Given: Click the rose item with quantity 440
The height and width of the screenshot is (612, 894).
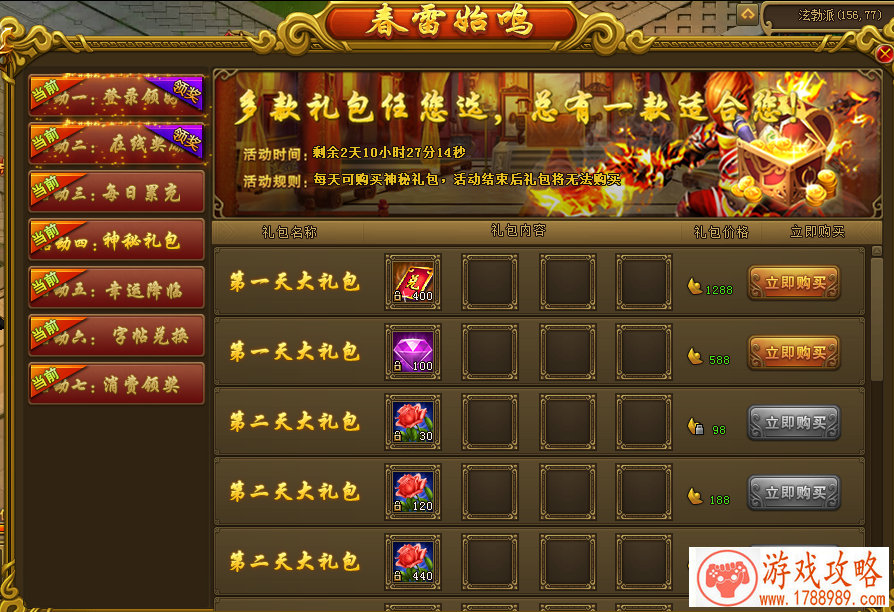Looking at the screenshot, I should click(413, 560).
